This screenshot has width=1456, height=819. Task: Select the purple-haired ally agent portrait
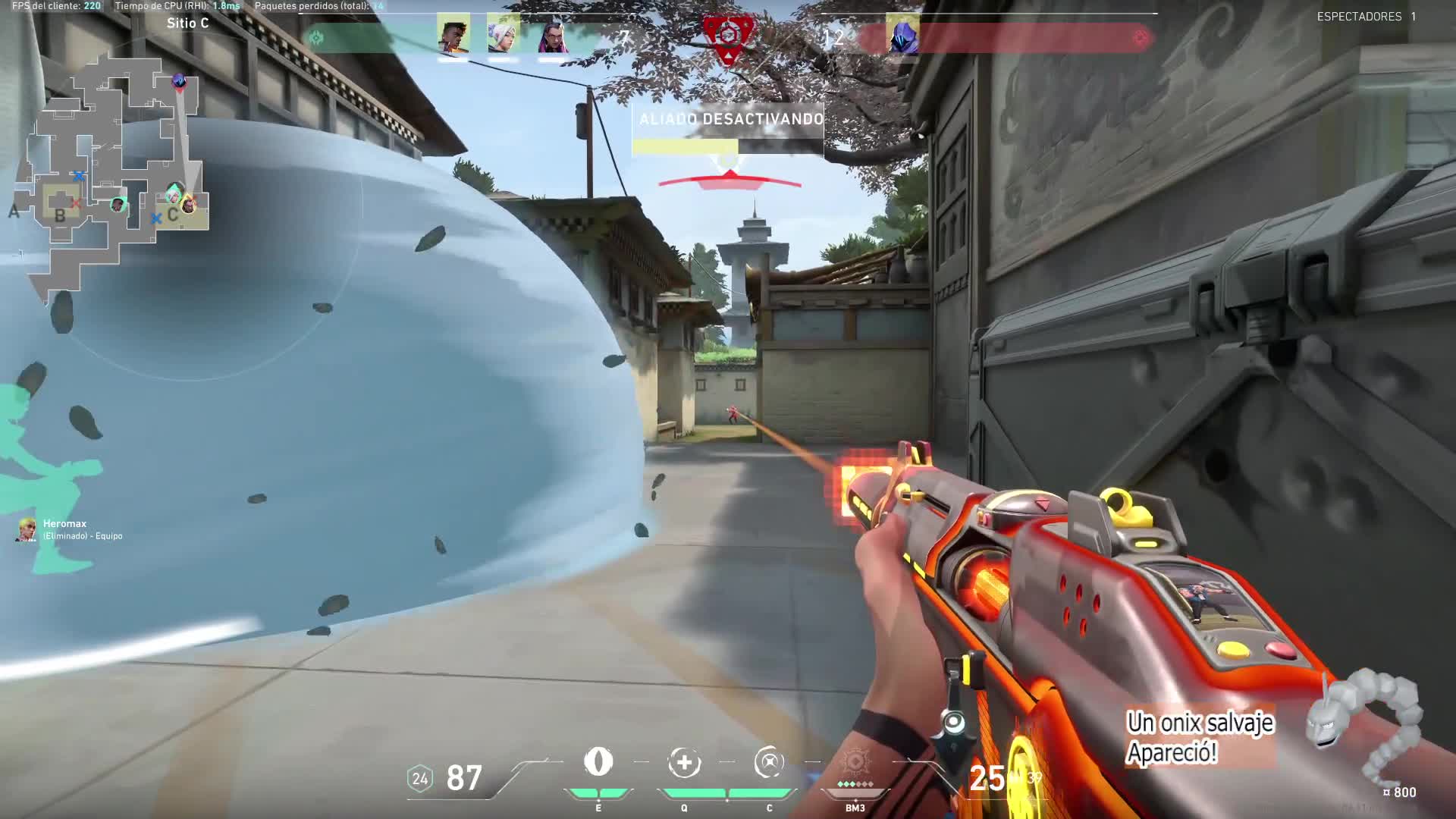[552, 35]
